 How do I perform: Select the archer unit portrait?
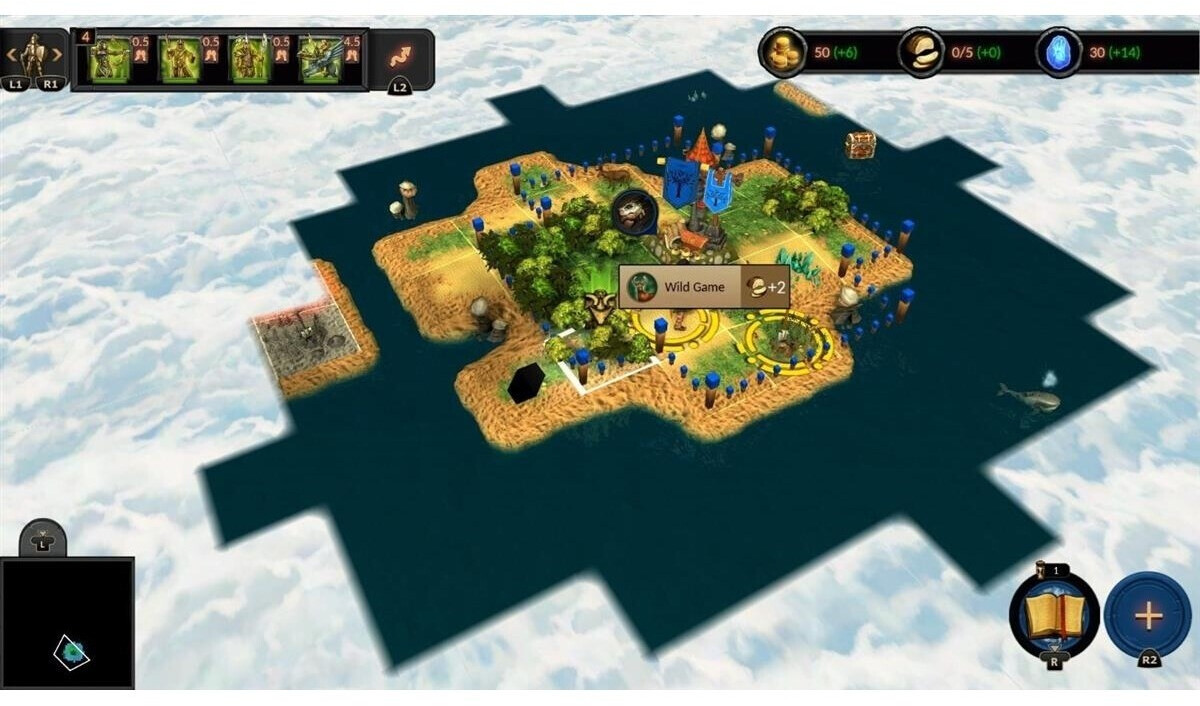point(109,58)
